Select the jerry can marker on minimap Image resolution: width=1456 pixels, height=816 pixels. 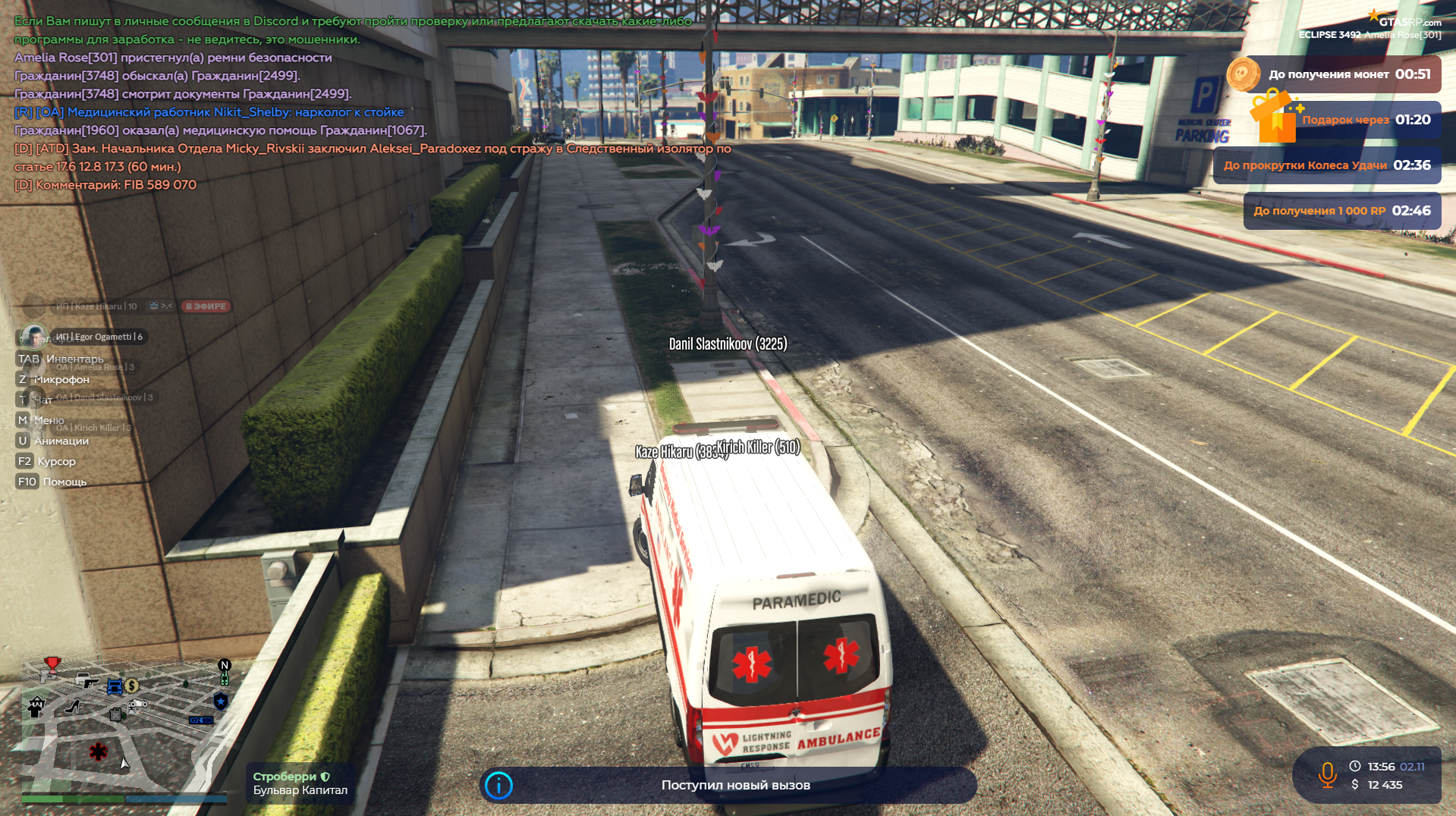tap(116, 714)
